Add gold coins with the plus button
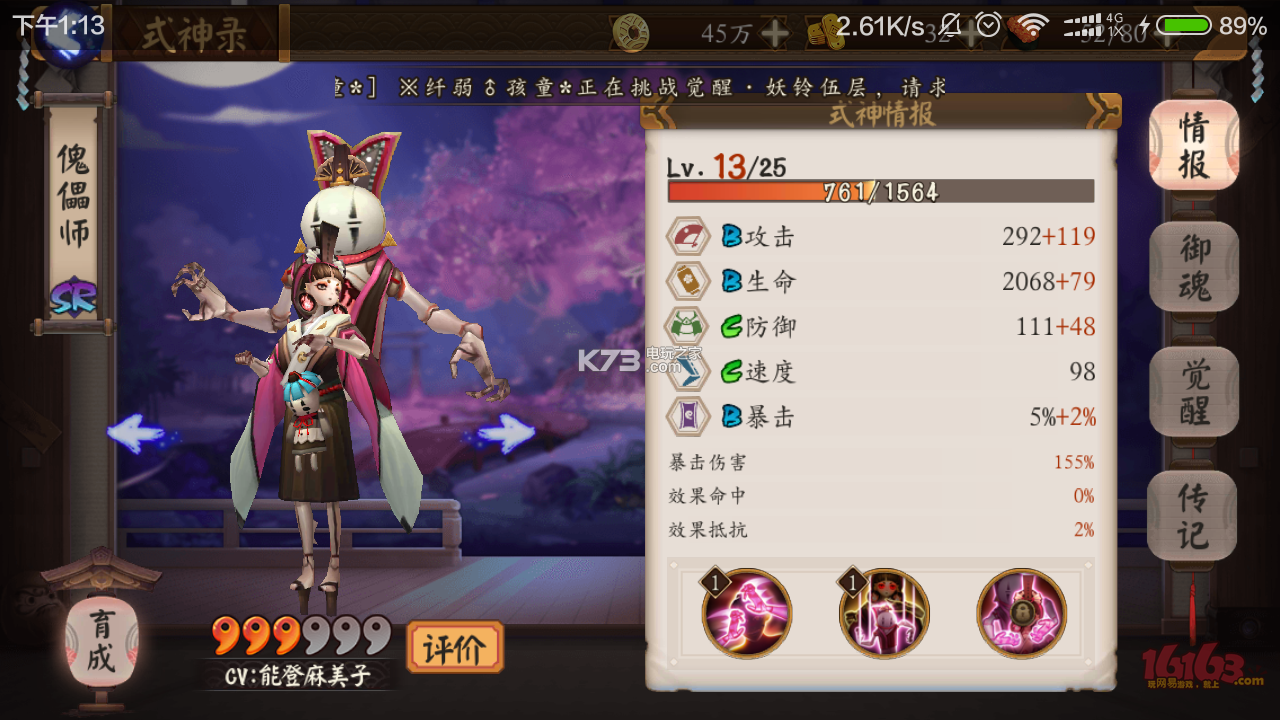 point(774,34)
